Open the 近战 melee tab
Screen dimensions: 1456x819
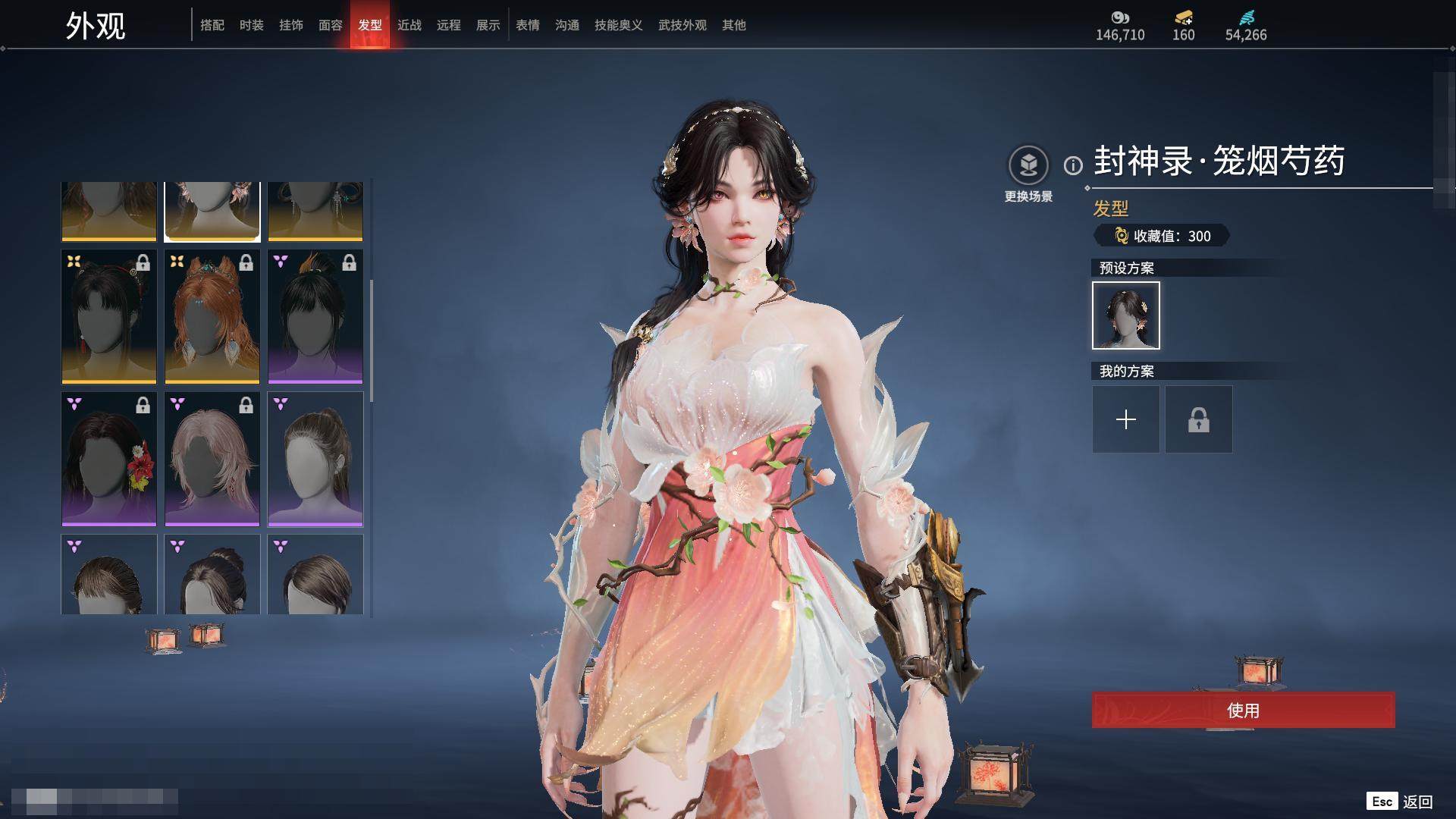(409, 25)
